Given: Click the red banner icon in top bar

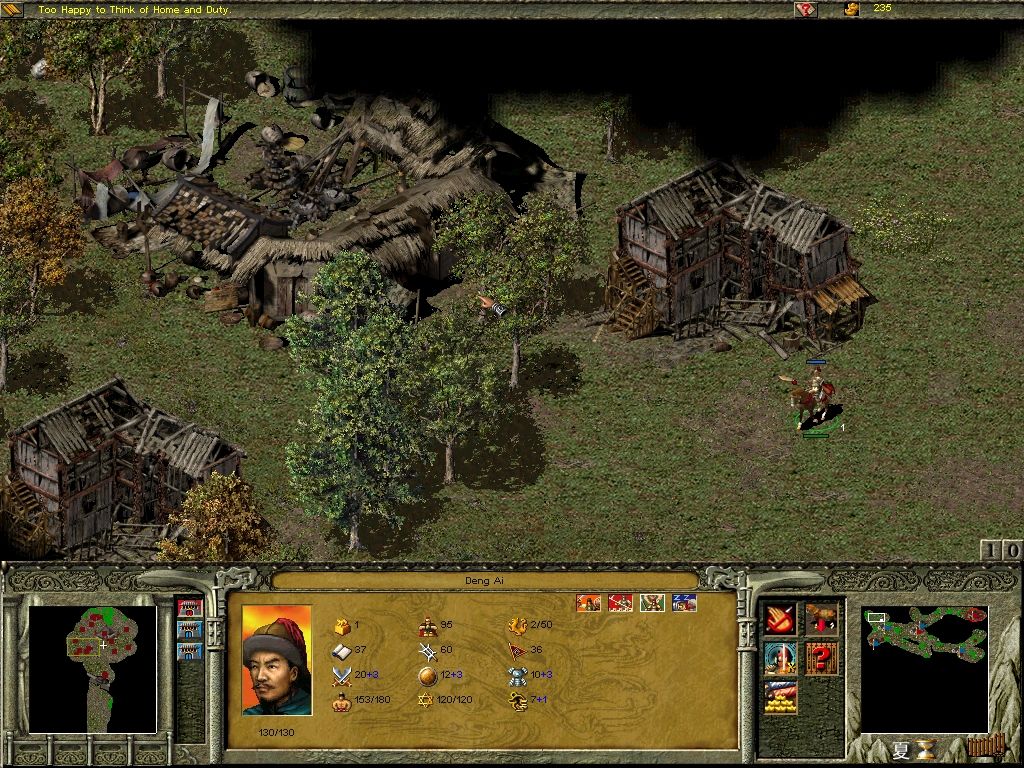Looking at the screenshot, I should pyautogui.click(x=806, y=10).
